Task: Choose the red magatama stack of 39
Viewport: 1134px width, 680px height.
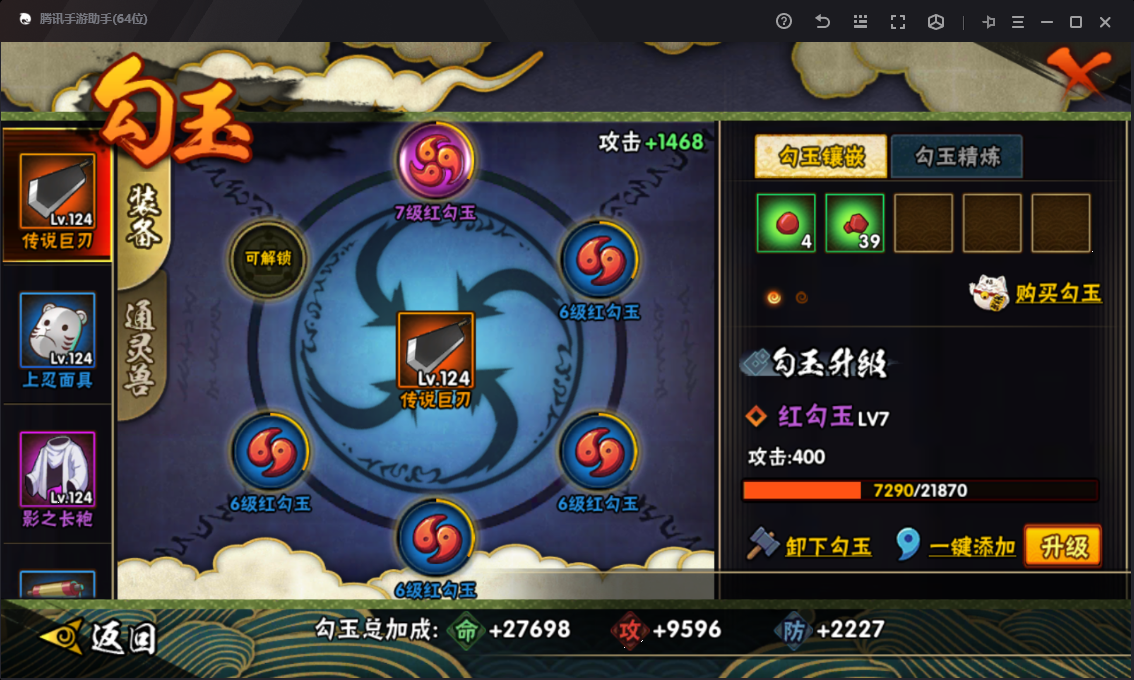Action: pos(855,222)
